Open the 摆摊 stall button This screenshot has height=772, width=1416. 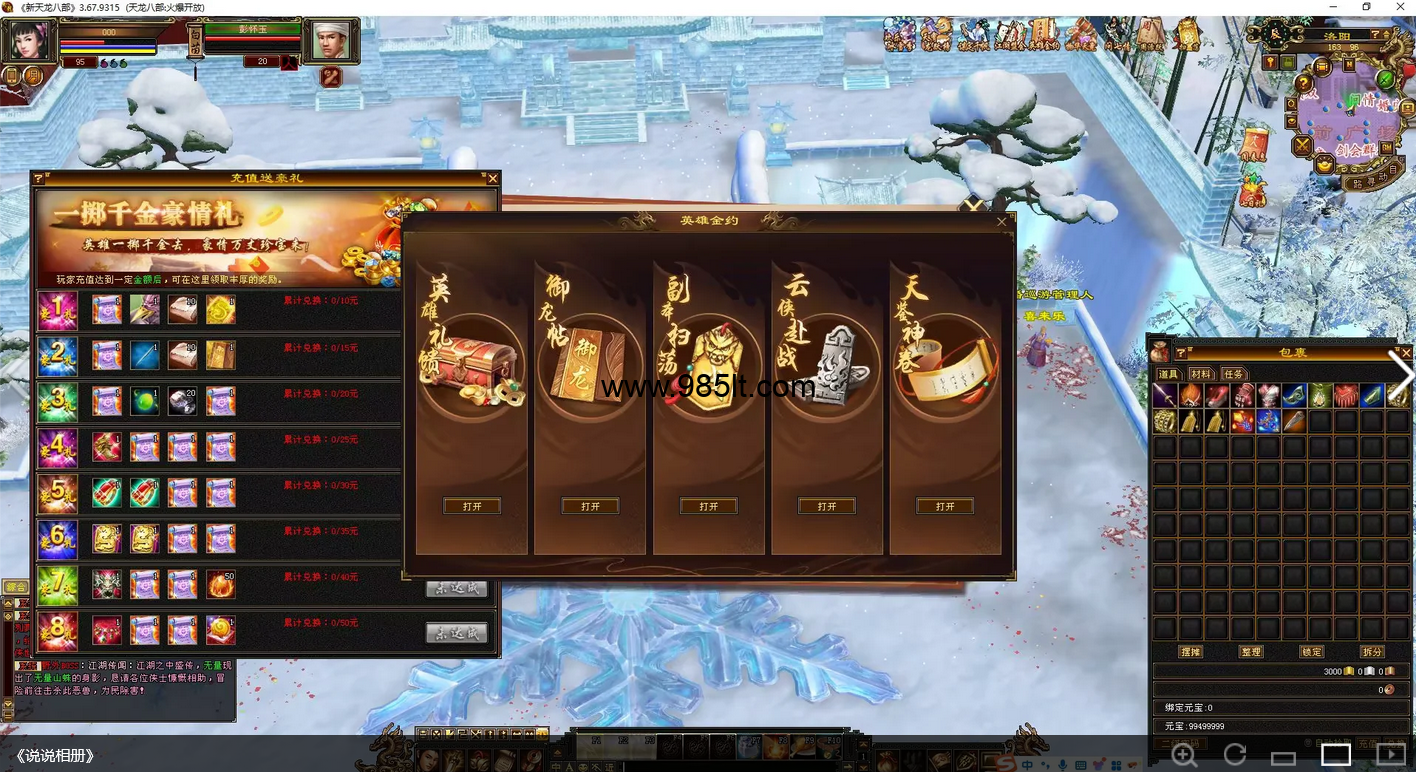point(1190,652)
